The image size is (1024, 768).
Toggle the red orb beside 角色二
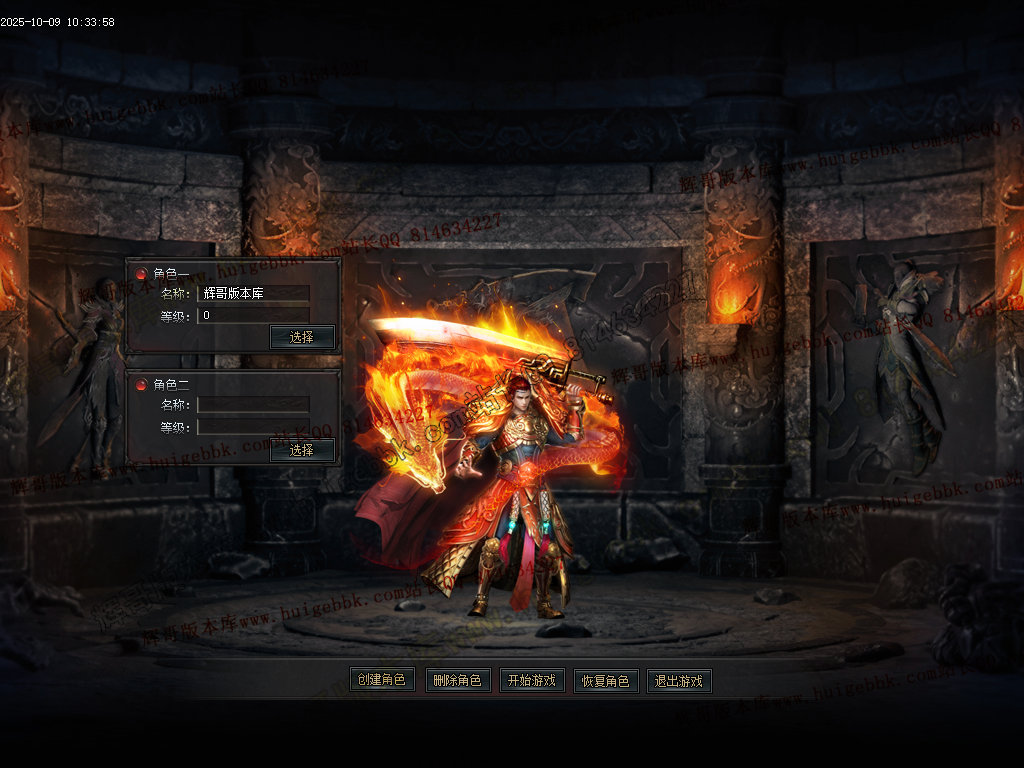[141, 385]
